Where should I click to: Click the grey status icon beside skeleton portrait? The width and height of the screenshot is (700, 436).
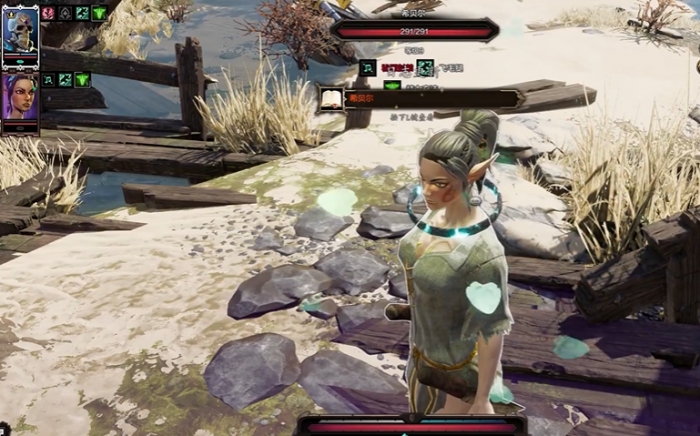pos(65,13)
